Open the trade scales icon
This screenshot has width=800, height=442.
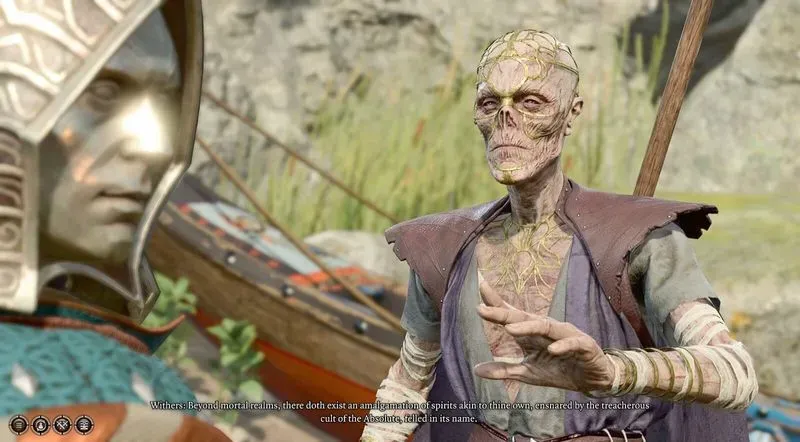pos(84,425)
